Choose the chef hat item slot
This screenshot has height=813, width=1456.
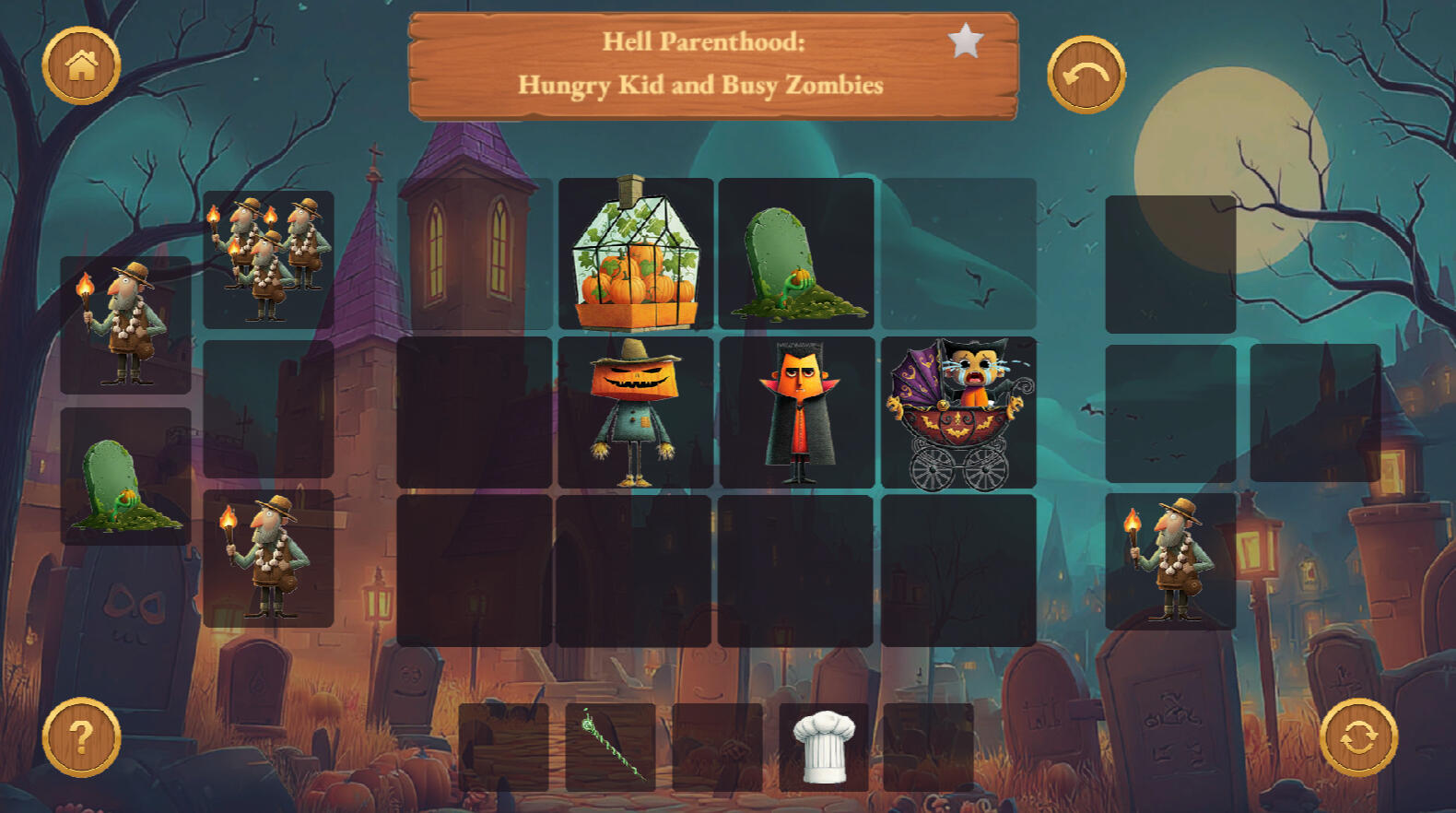(823, 748)
